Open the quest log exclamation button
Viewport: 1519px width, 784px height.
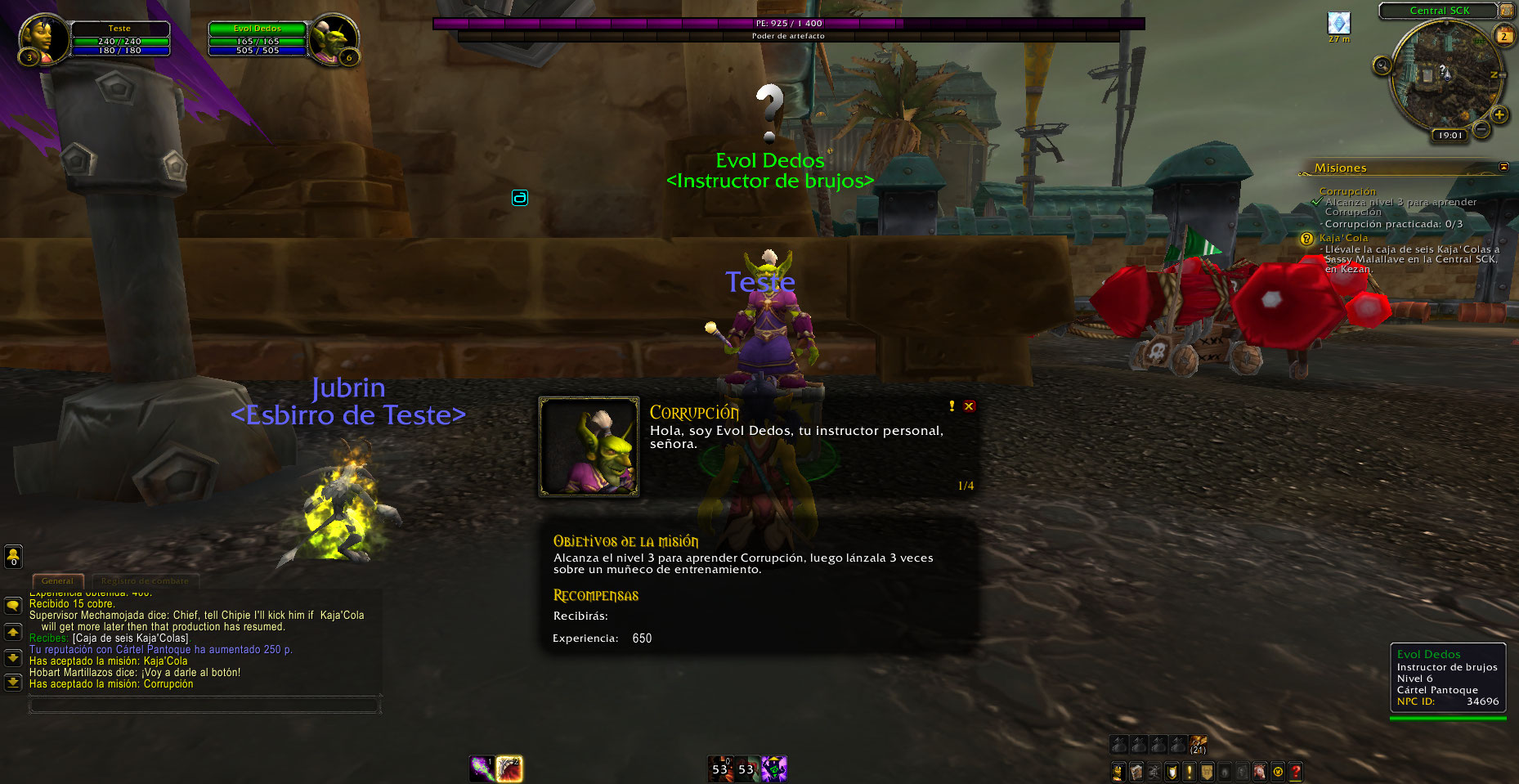pos(1190,771)
